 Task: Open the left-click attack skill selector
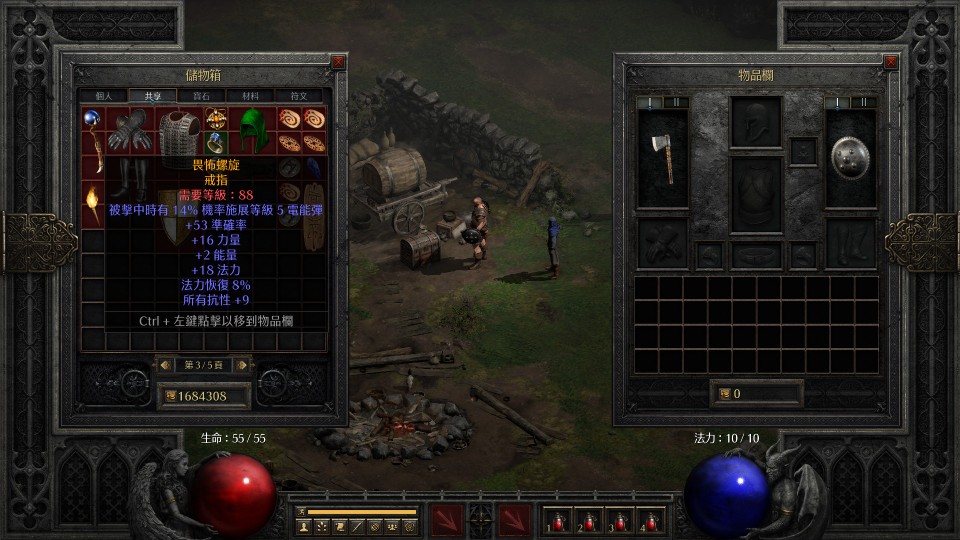pos(446,520)
